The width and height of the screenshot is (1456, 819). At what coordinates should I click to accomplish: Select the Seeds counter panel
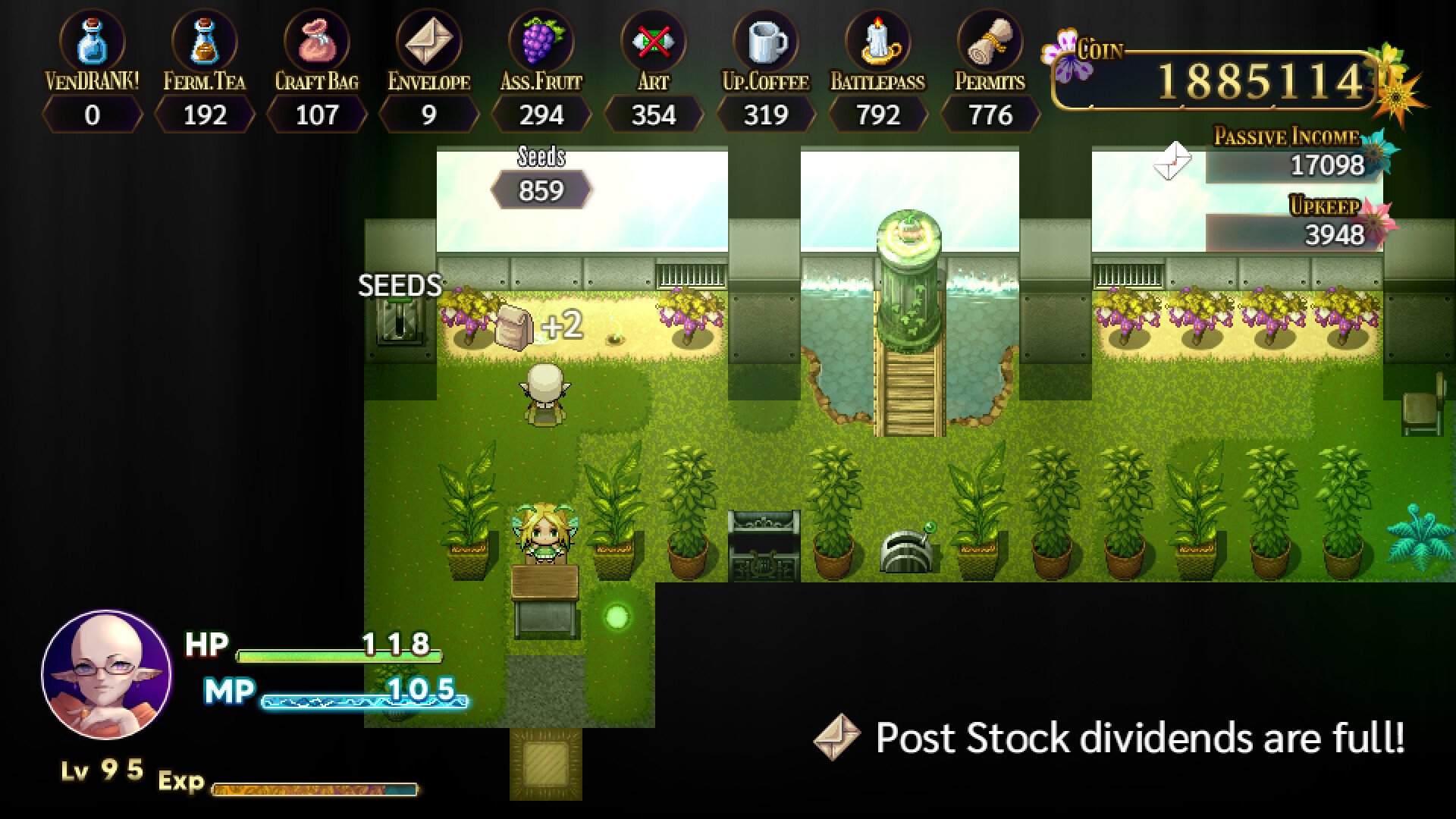click(541, 190)
